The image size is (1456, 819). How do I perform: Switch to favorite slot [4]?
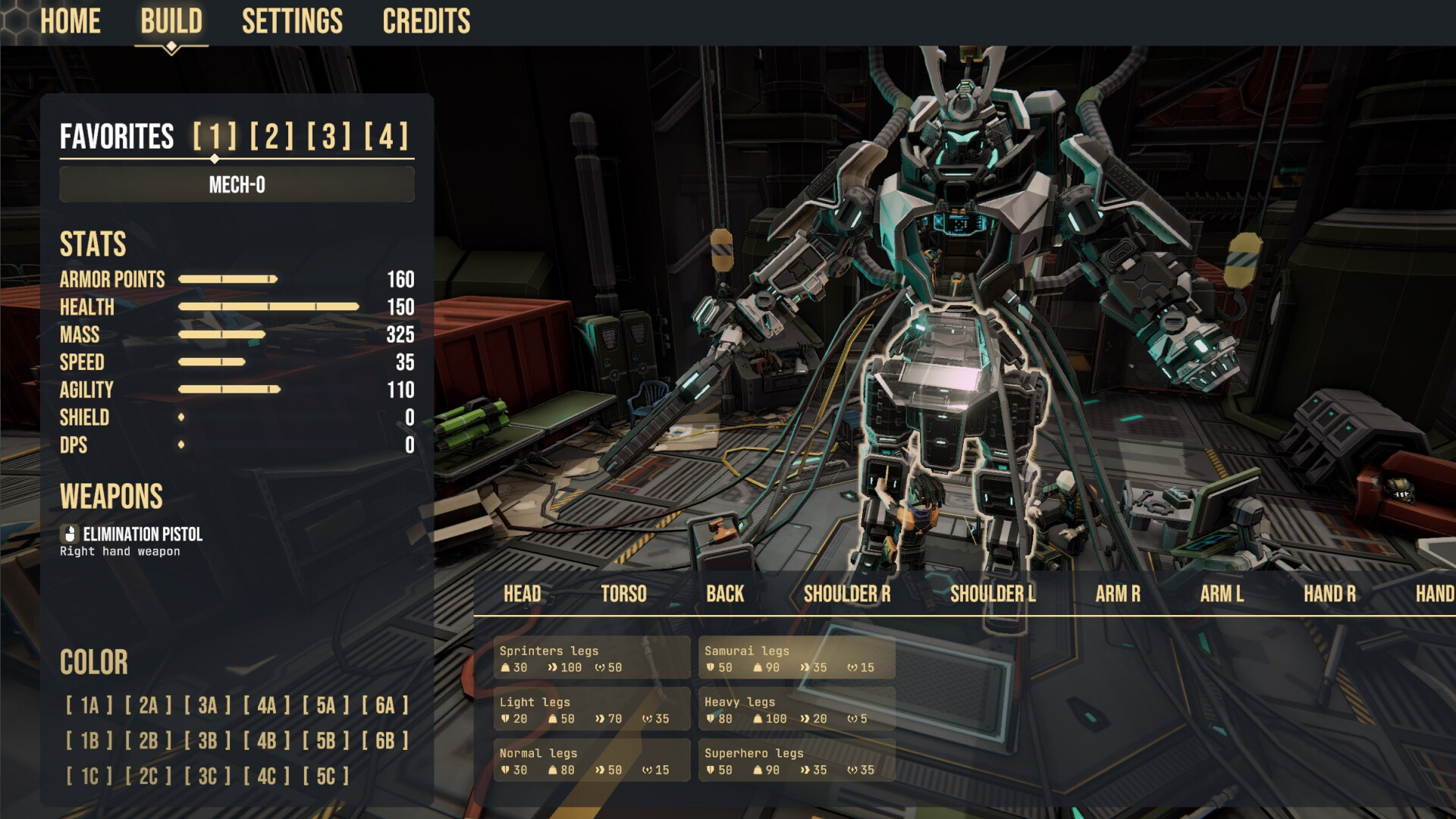[386, 136]
